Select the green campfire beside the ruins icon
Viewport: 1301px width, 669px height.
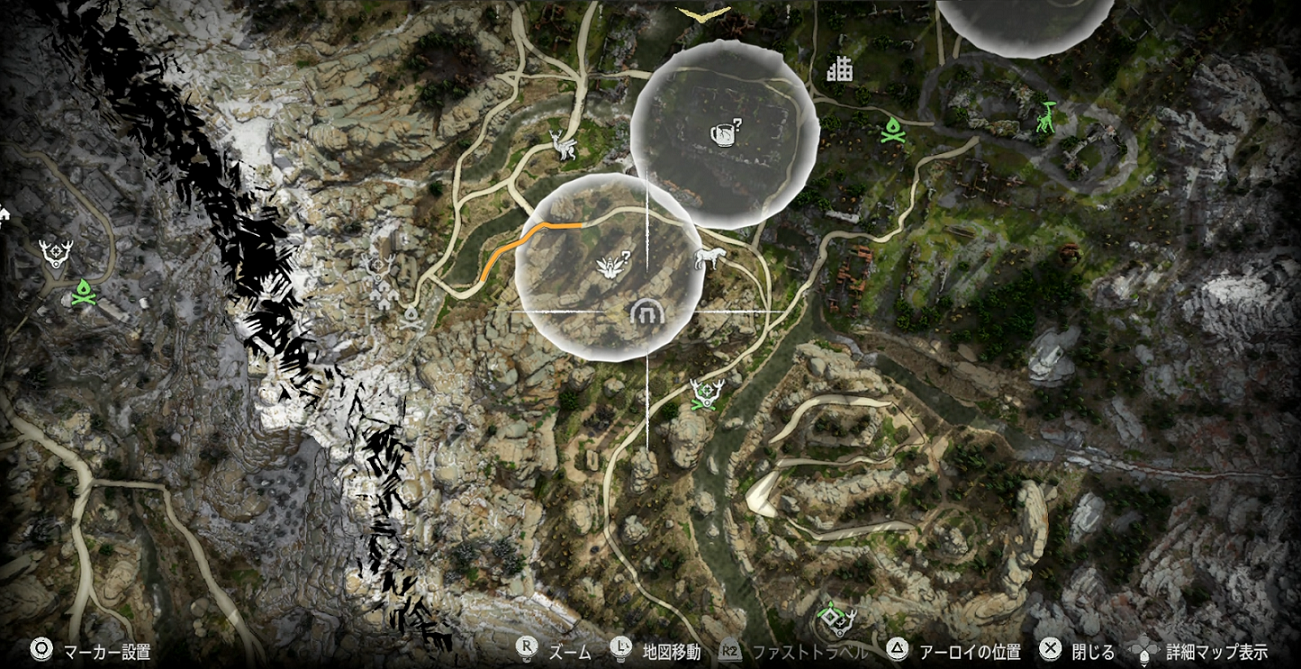(x=892, y=129)
